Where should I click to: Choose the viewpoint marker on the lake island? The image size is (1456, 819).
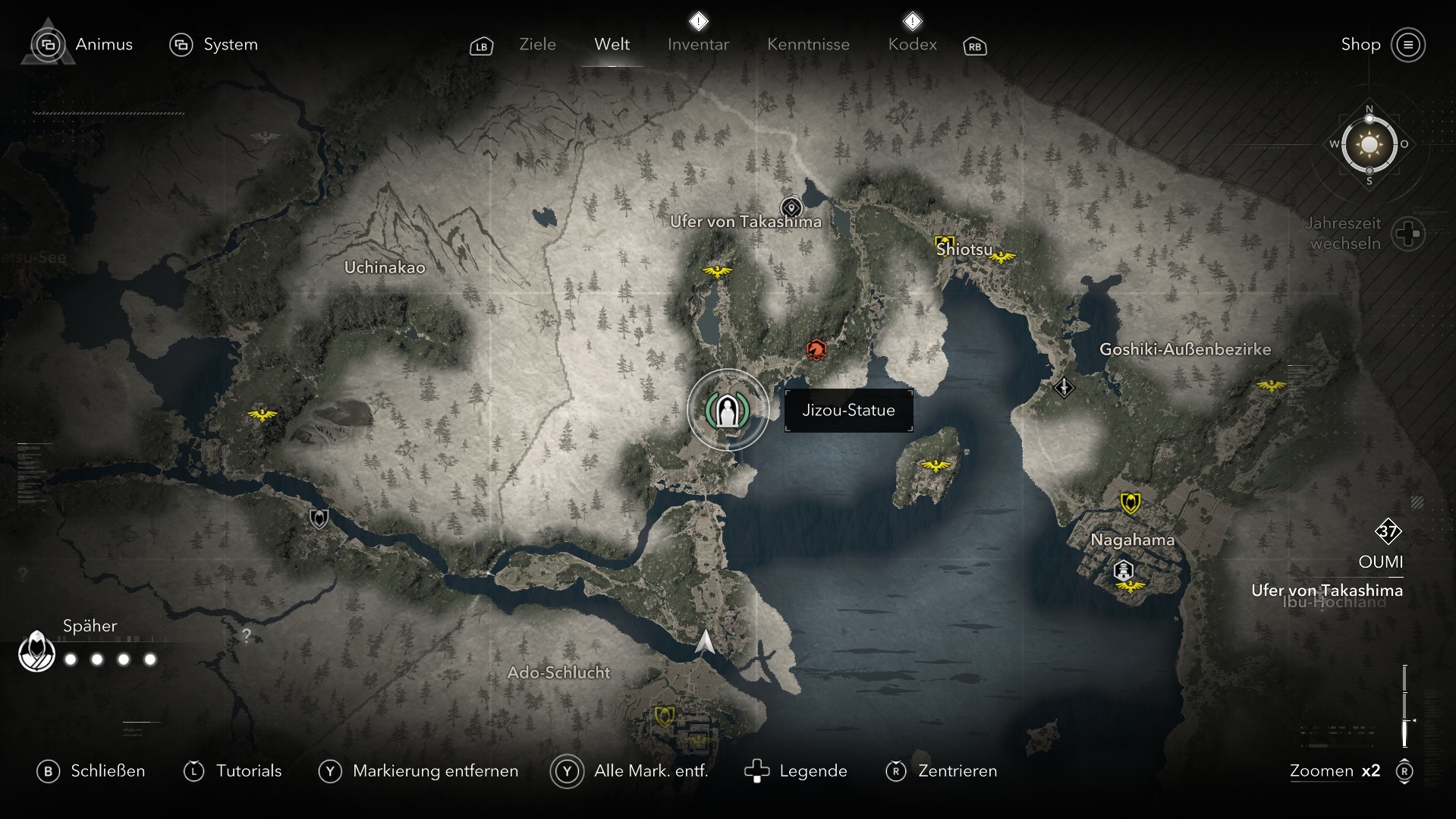coord(936,465)
